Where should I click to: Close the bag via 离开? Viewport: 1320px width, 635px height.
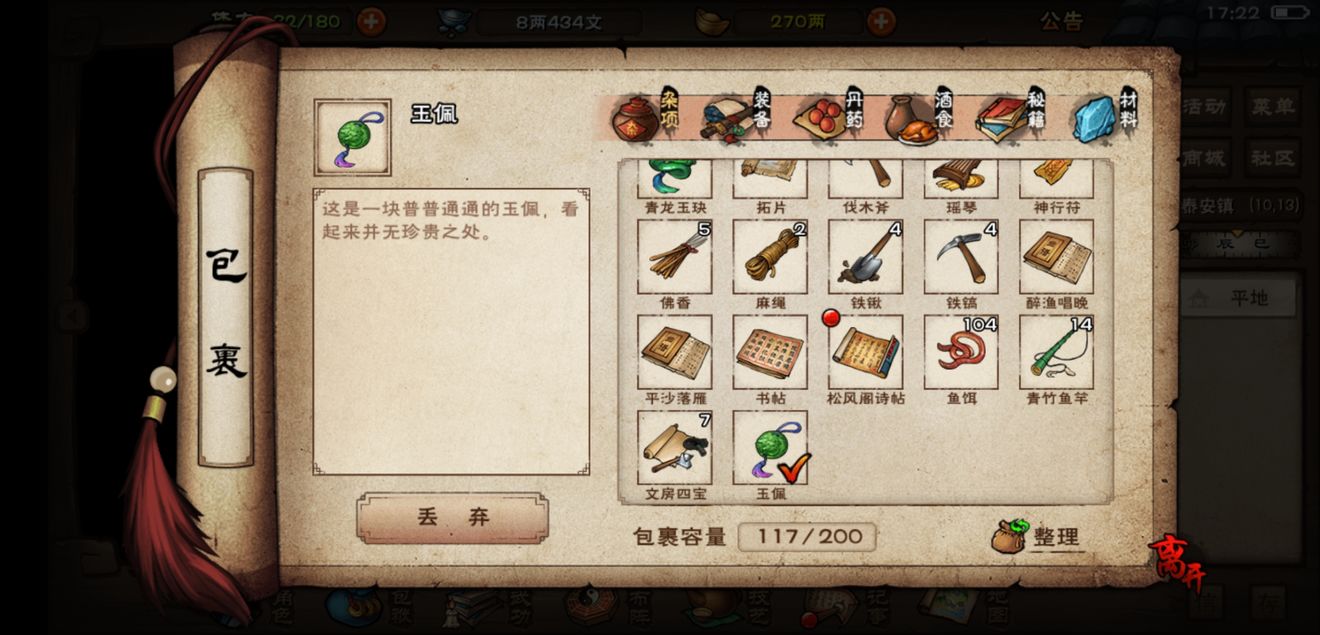coord(1177,562)
